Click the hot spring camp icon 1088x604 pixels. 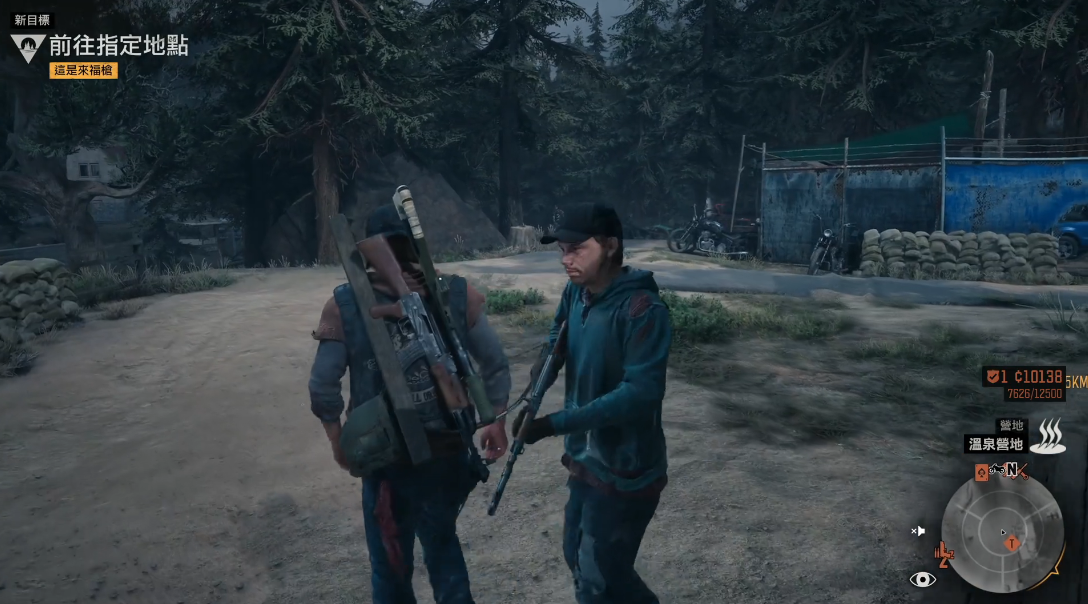1048,437
